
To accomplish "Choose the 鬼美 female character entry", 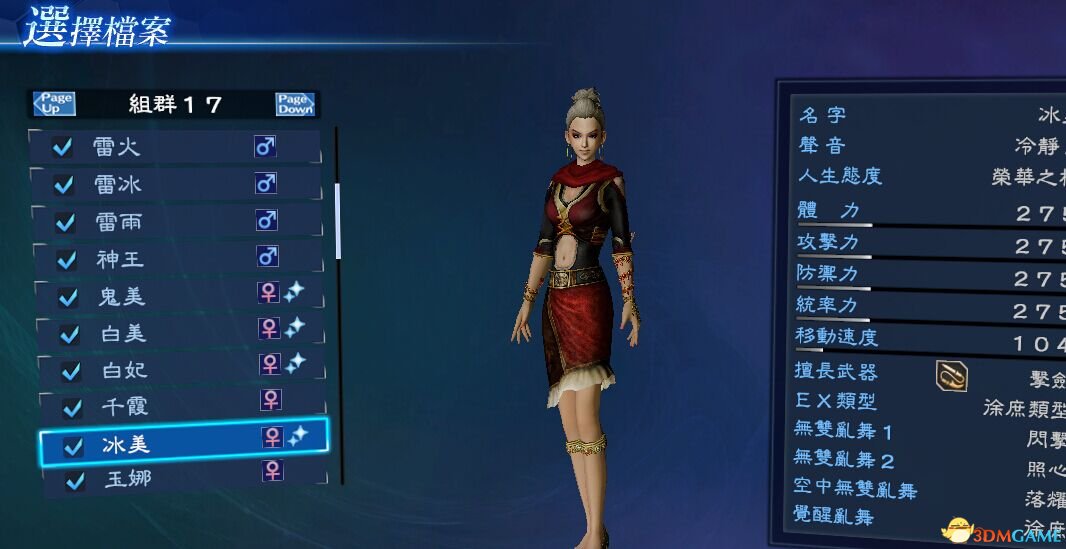I will [x=176, y=295].
